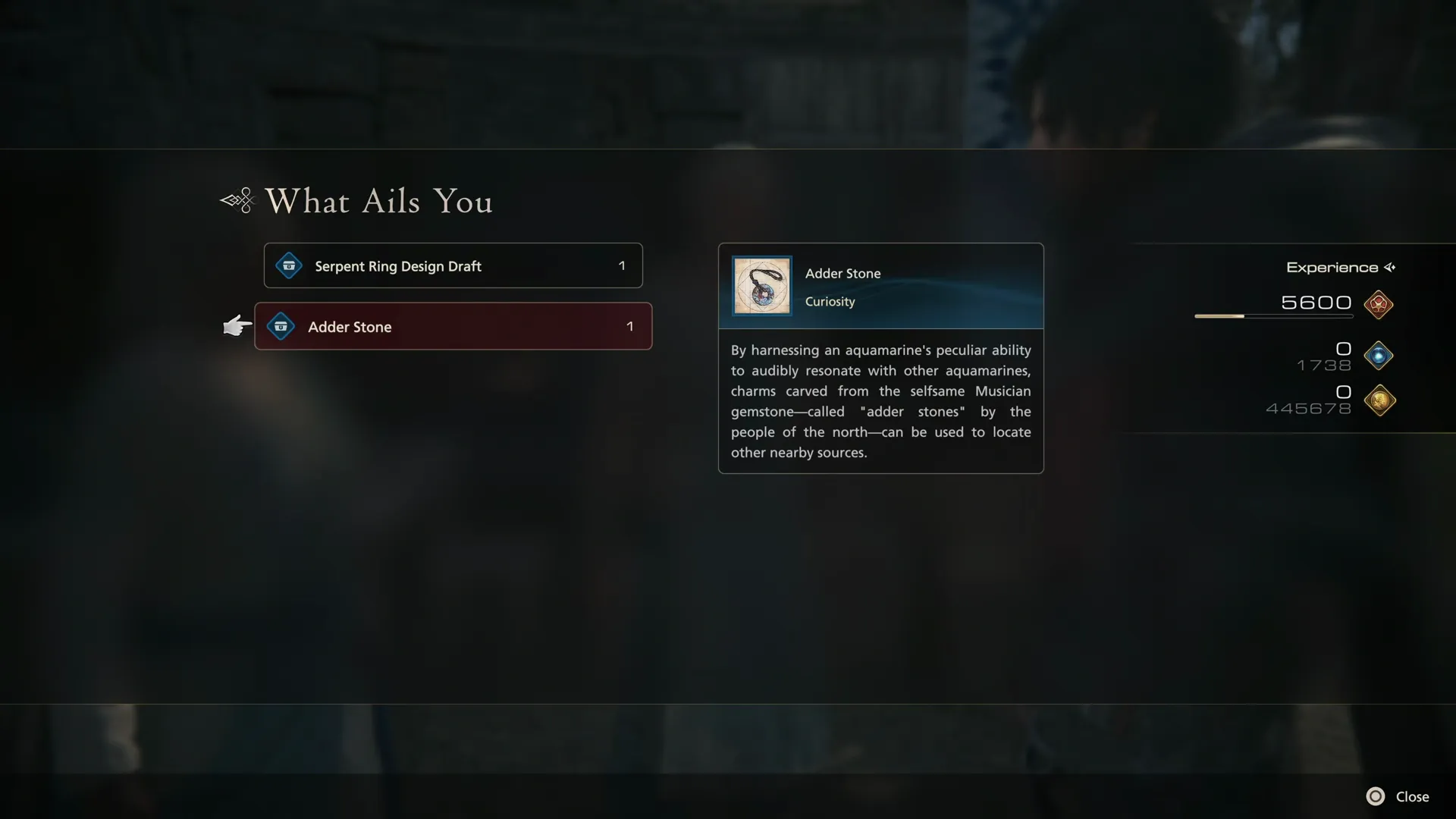1456x819 pixels.
Task: Toggle selection on the Adder Stone row
Action: click(453, 326)
